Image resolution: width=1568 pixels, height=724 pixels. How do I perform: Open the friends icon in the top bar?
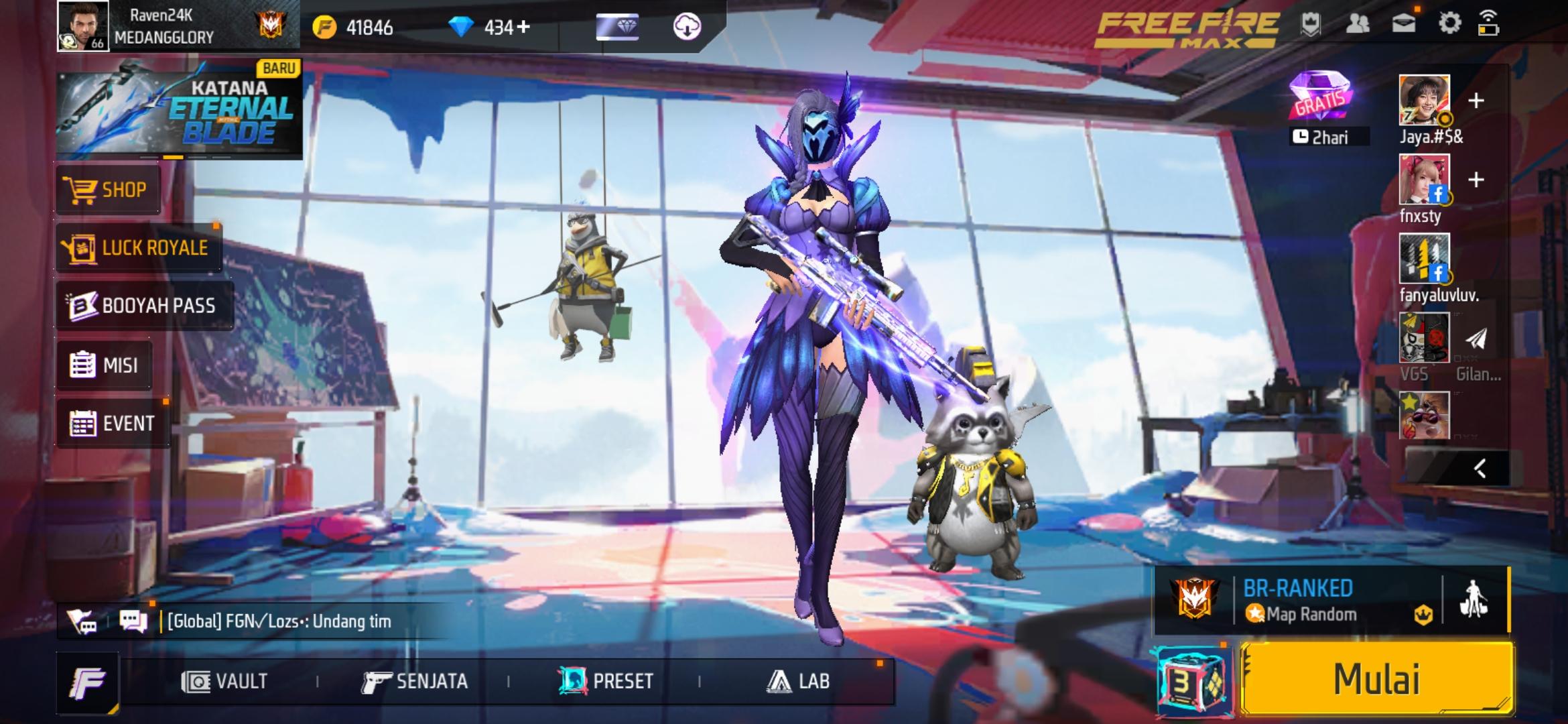click(x=1358, y=24)
